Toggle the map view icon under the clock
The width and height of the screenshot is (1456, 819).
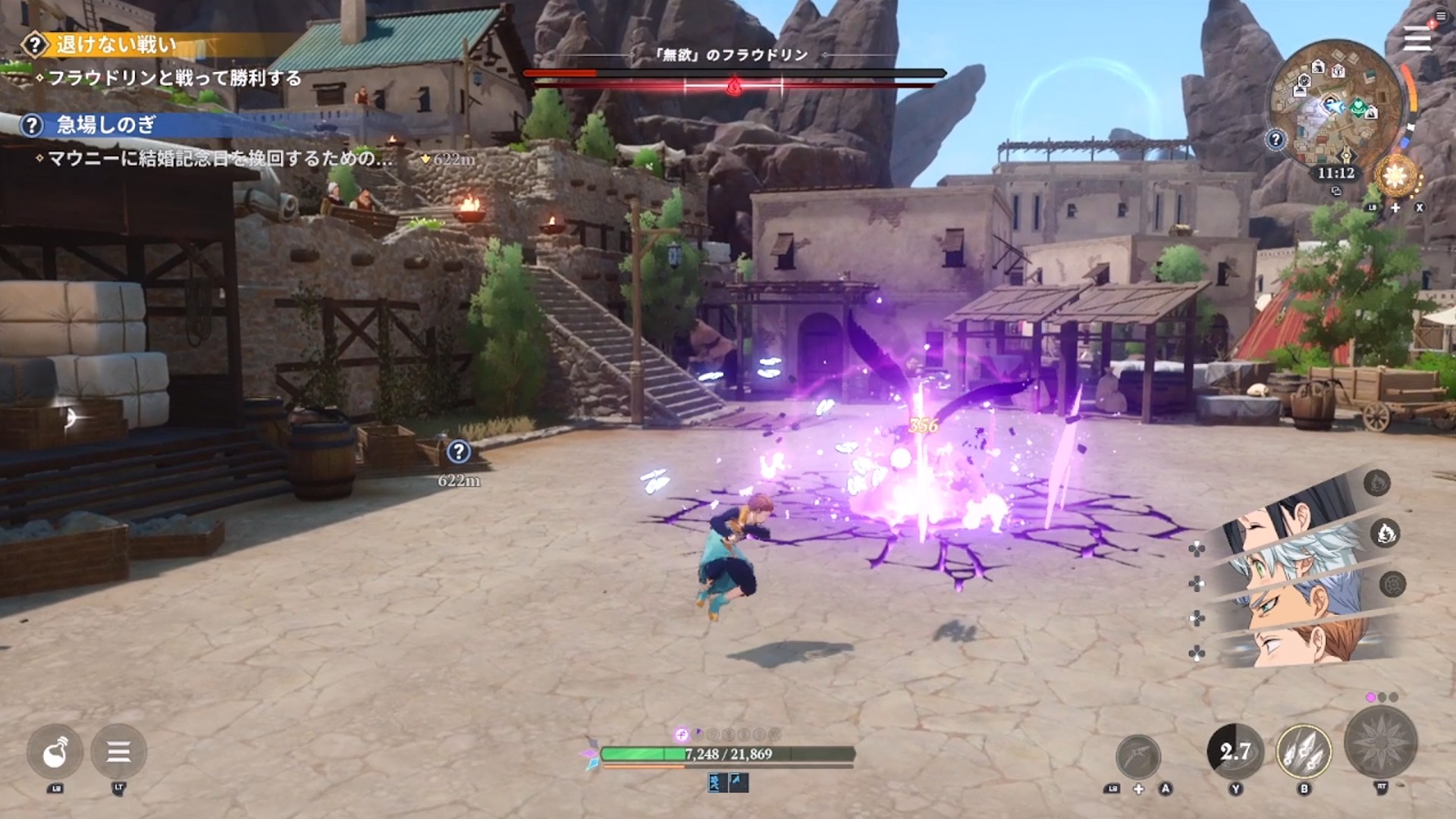coord(1336,192)
